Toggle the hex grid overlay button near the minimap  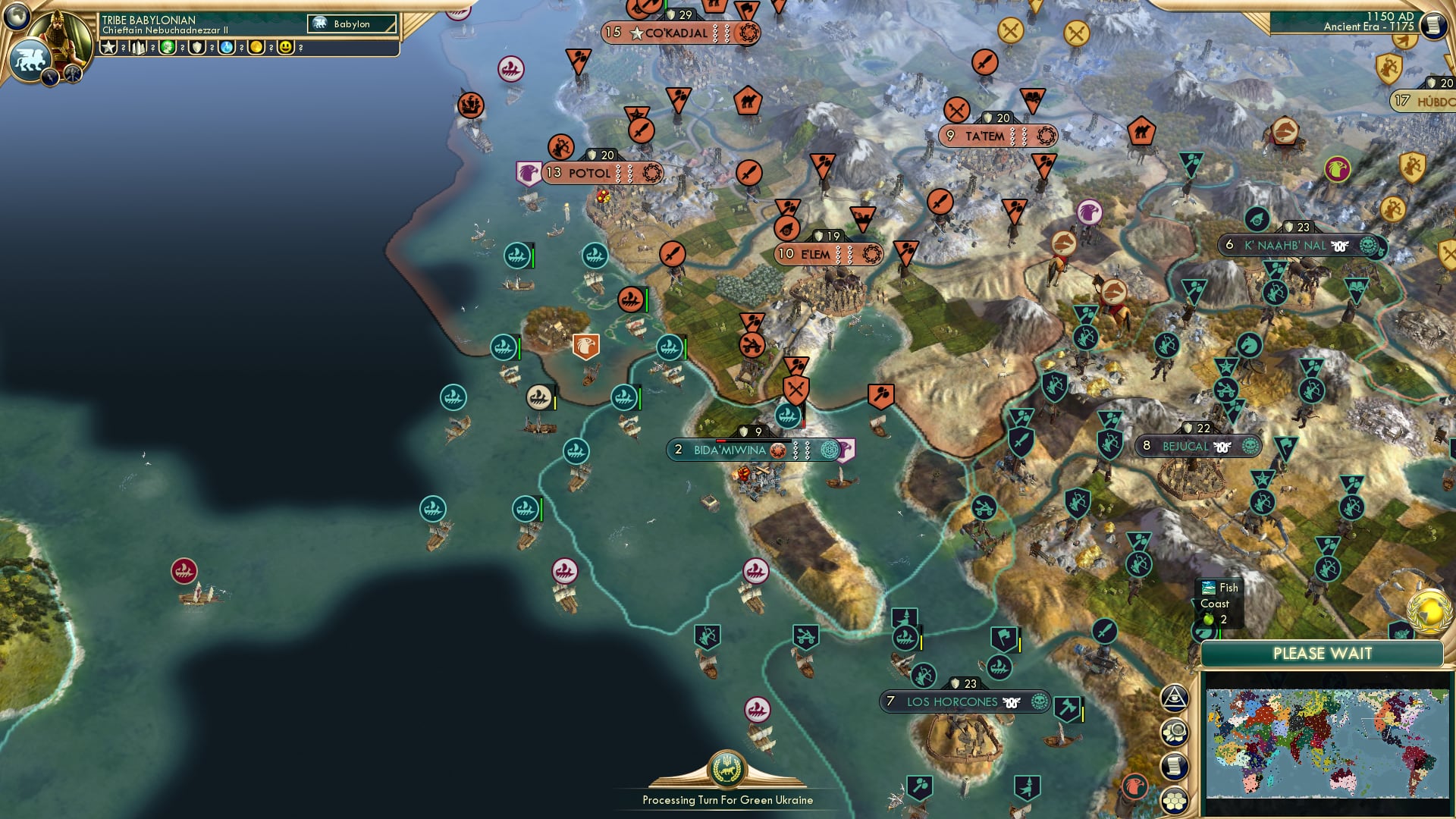click(1174, 800)
